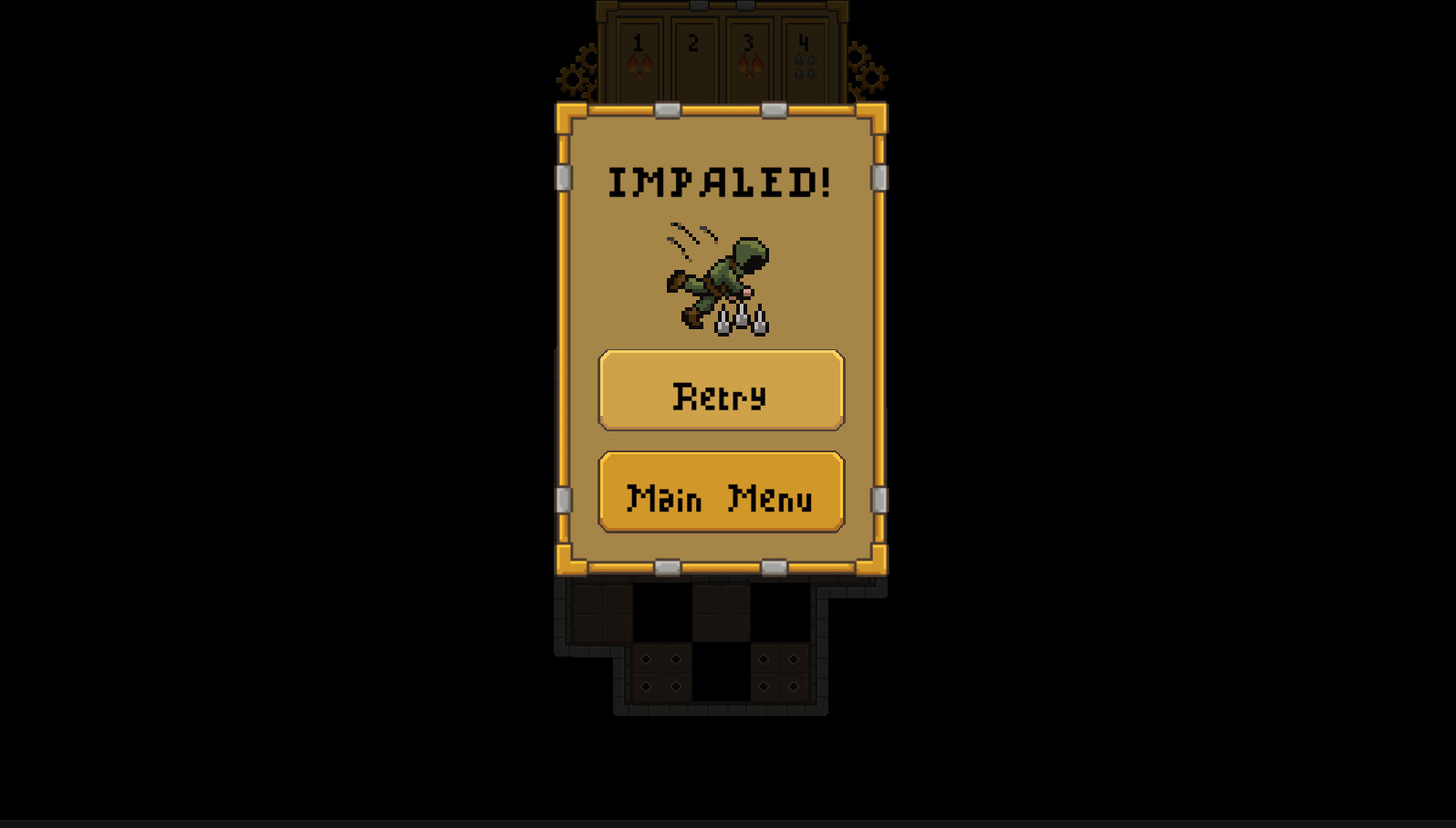Select the water droplets icon on door 4
Screen dimensions: 1456x828
tap(803, 64)
